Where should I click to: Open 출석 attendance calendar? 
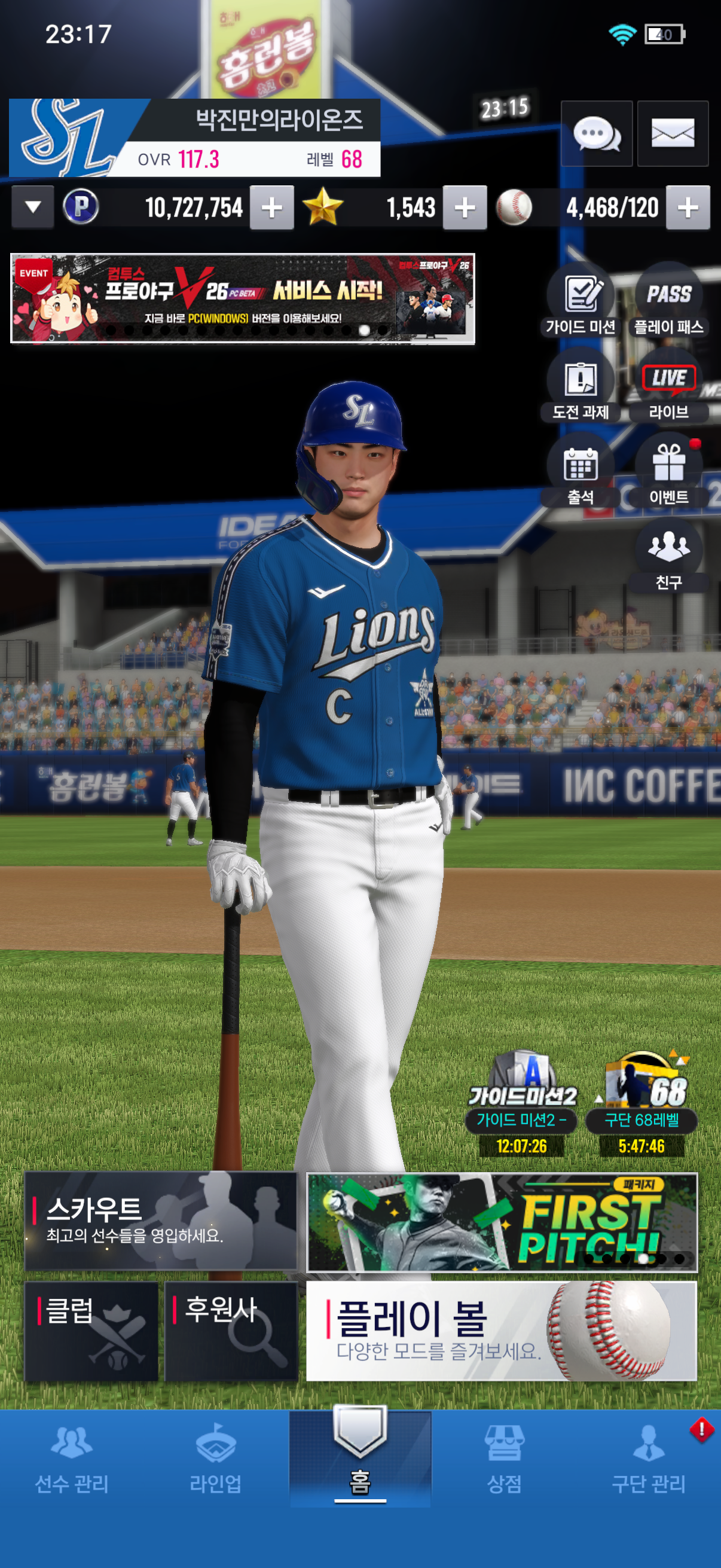click(581, 472)
